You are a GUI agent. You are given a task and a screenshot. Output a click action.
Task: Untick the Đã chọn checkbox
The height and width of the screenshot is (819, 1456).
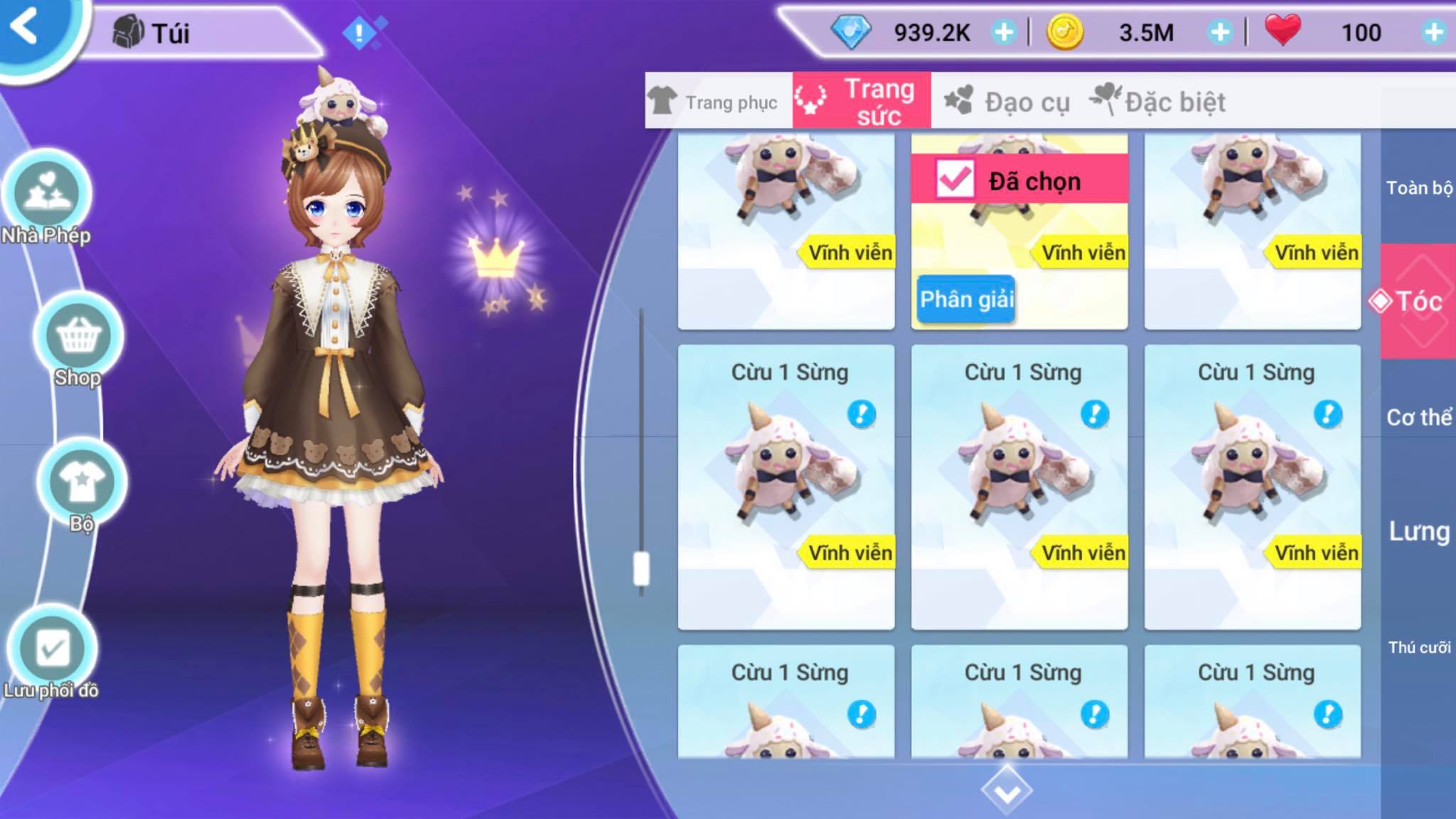click(954, 179)
